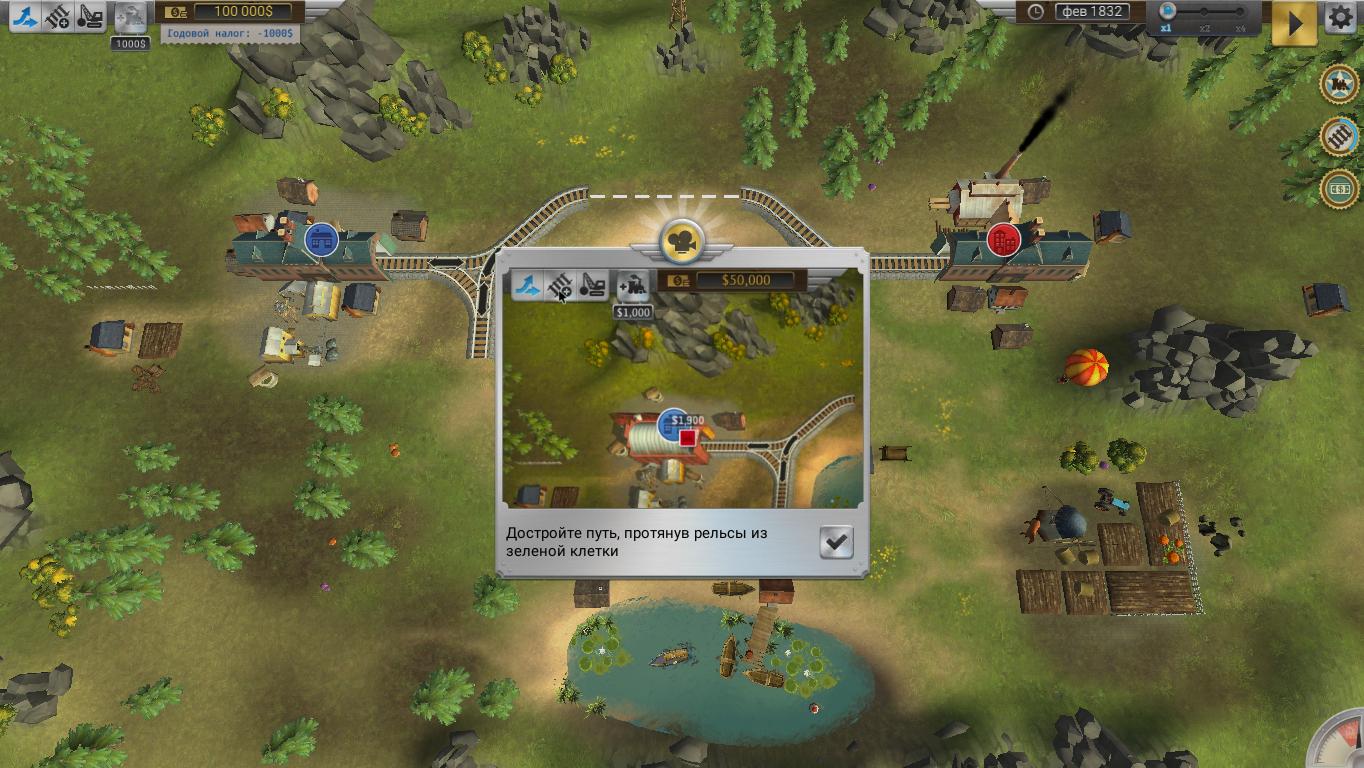Click the film camera icon above tutorial popup
1364x768 pixels.
(682, 241)
